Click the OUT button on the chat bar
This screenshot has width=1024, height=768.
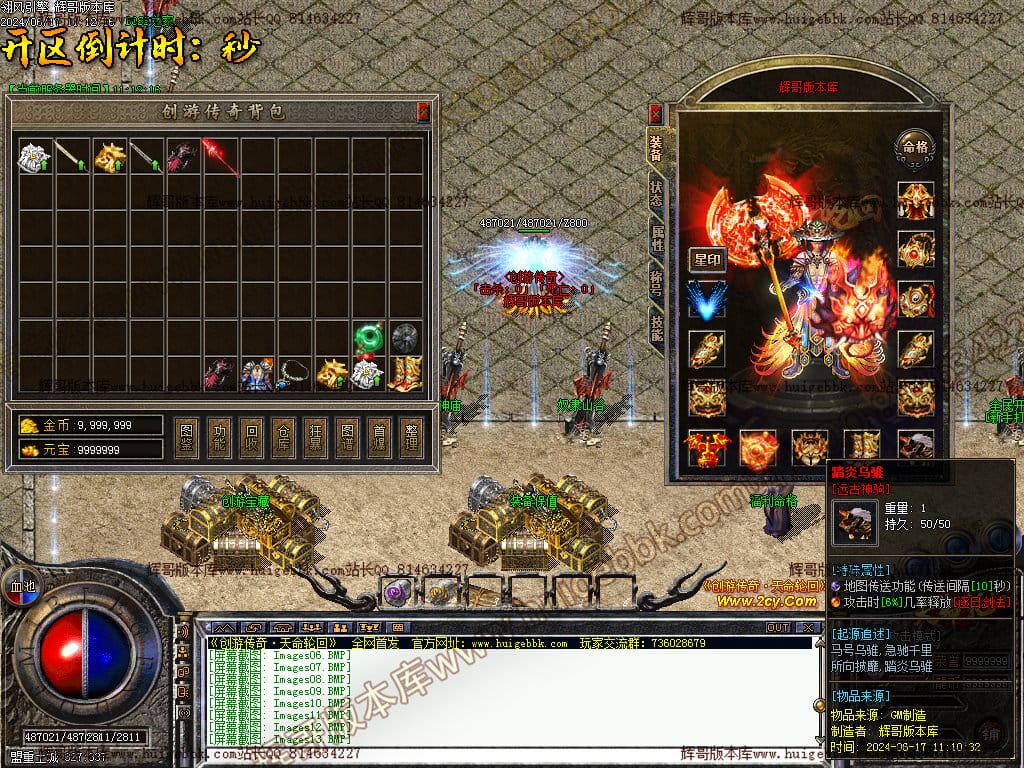(777, 628)
